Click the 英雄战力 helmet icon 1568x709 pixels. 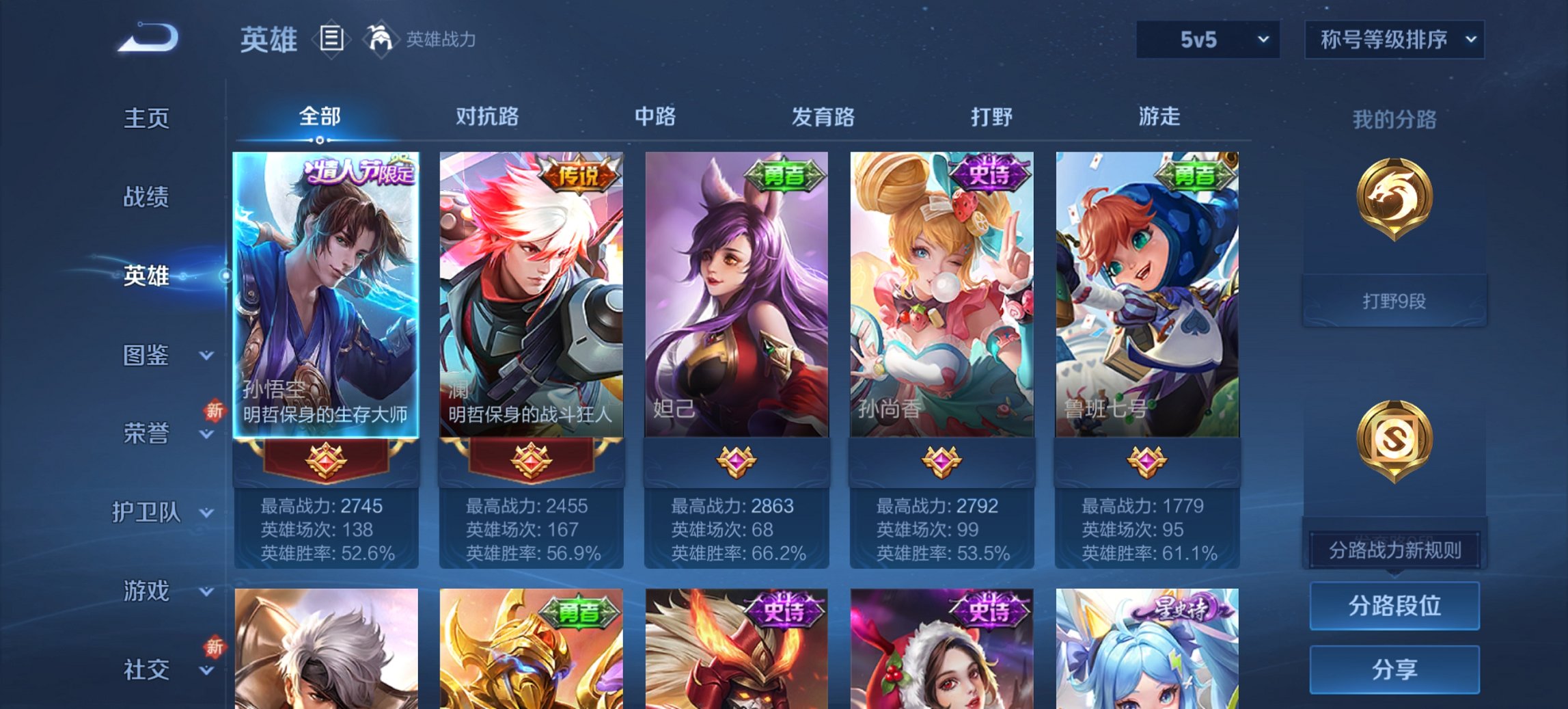(x=380, y=40)
